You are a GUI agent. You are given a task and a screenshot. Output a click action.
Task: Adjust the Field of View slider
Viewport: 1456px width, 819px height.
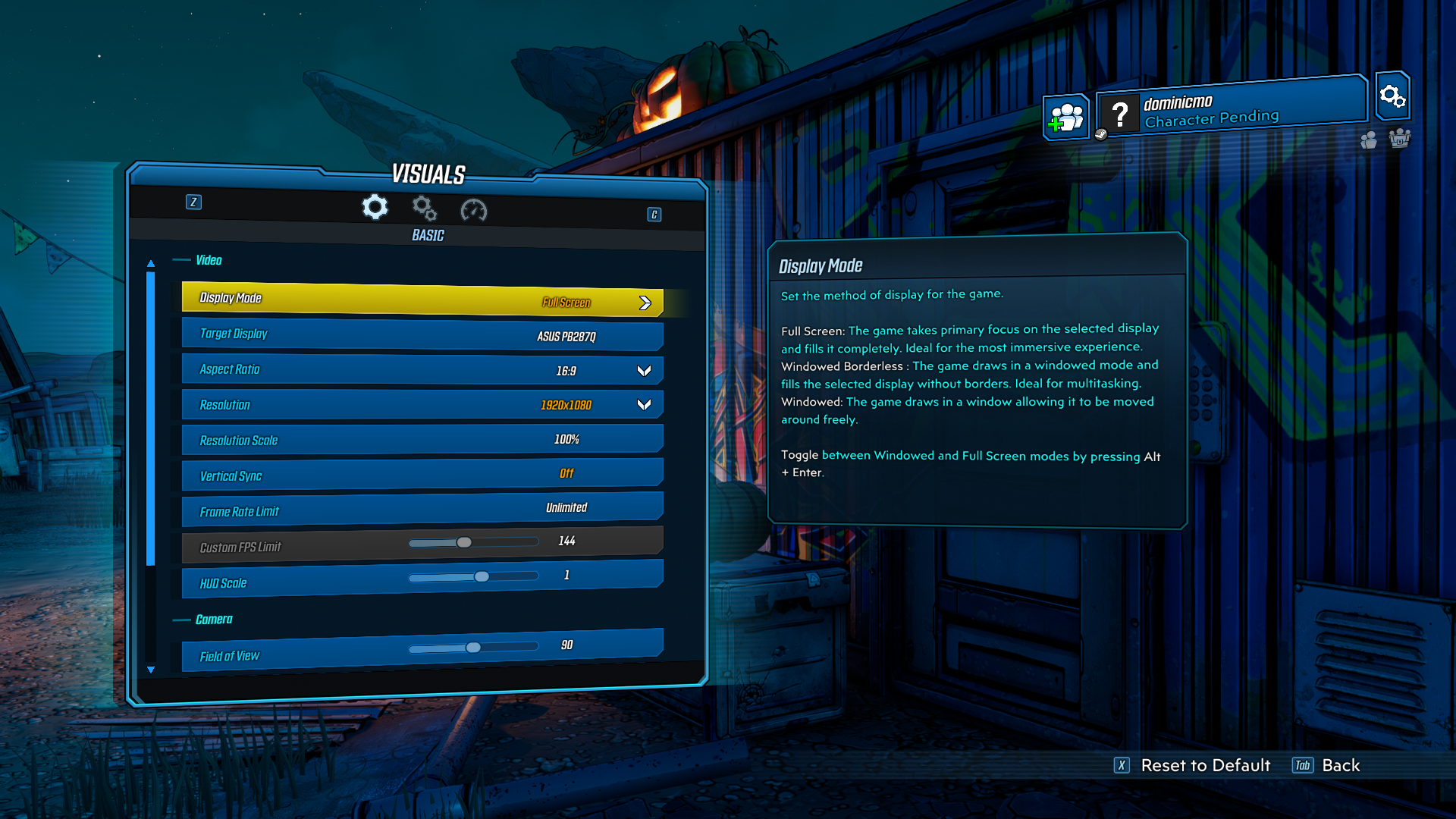473,648
